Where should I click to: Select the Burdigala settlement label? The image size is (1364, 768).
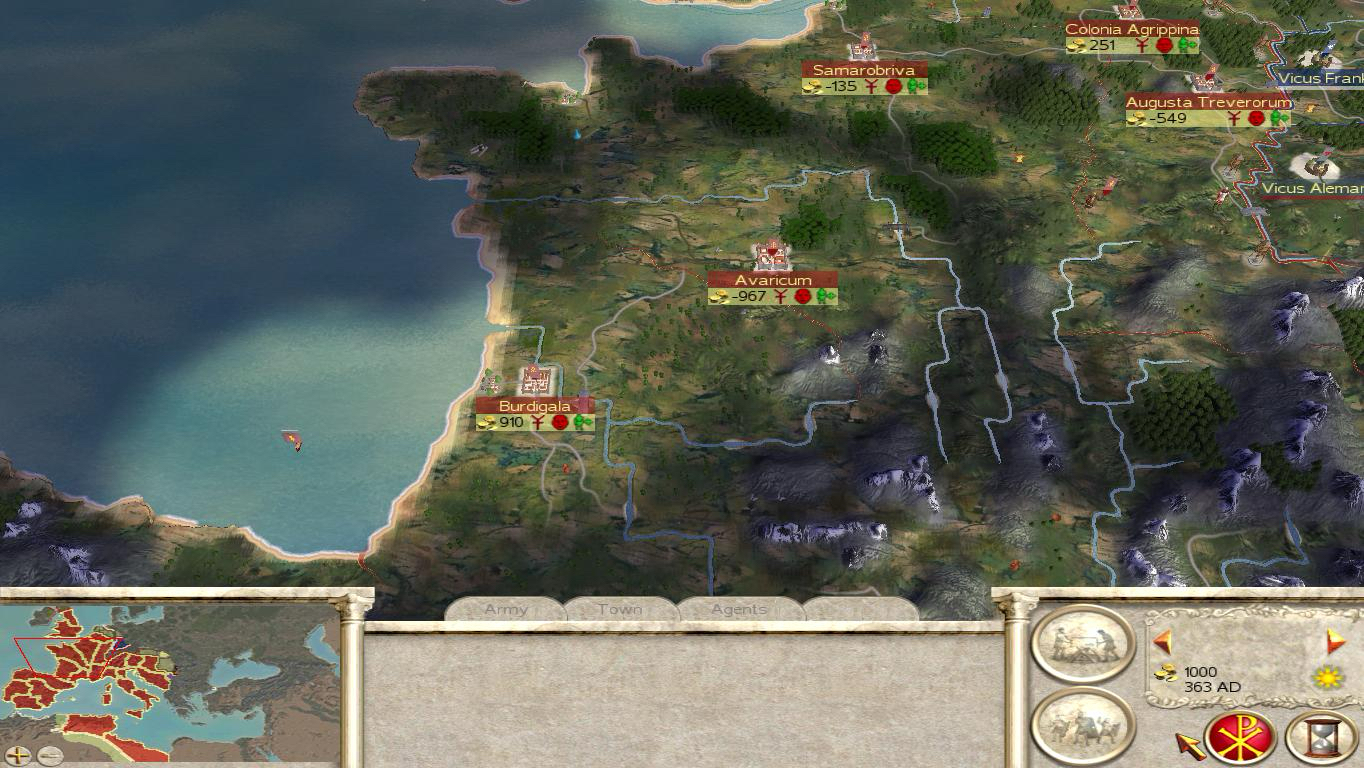tap(535, 406)
